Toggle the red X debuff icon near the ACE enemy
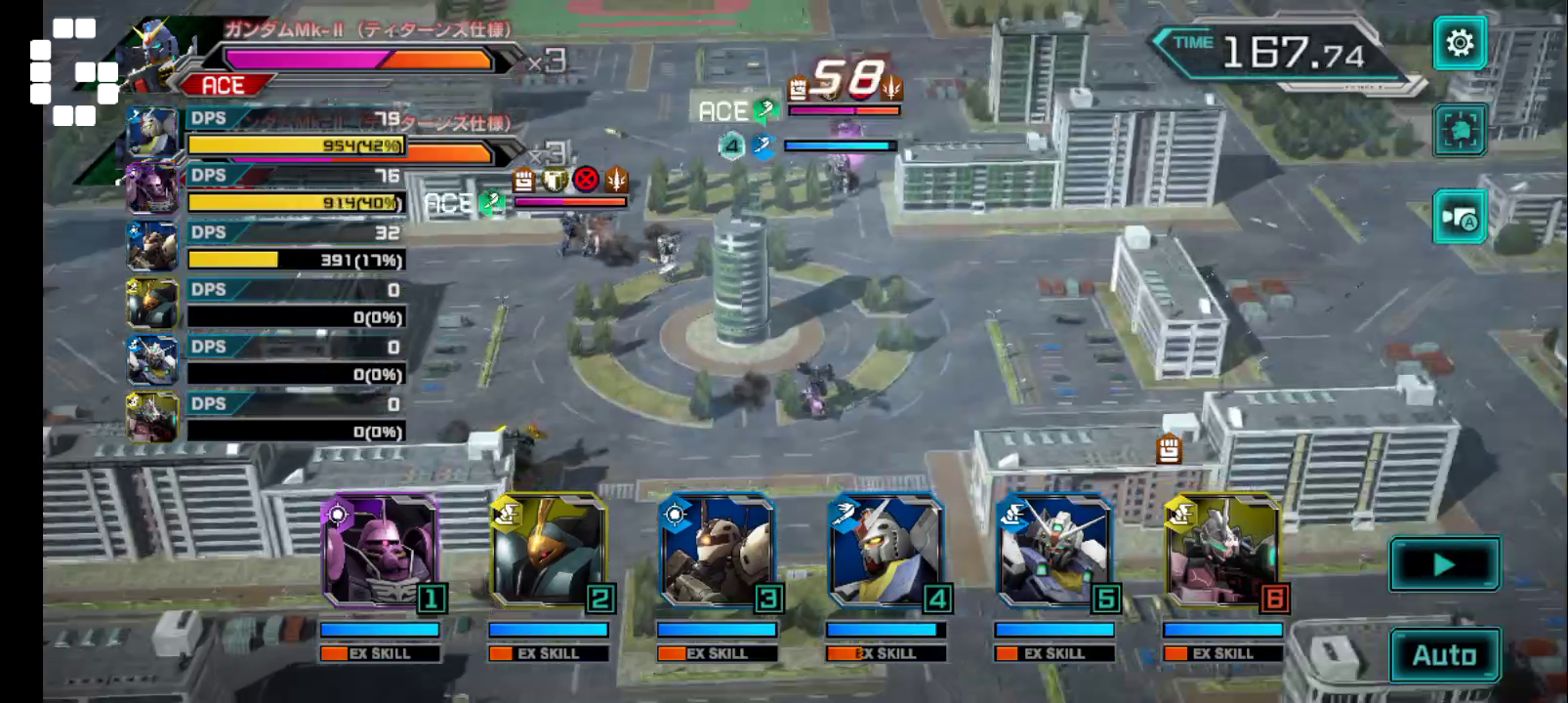 585,181
